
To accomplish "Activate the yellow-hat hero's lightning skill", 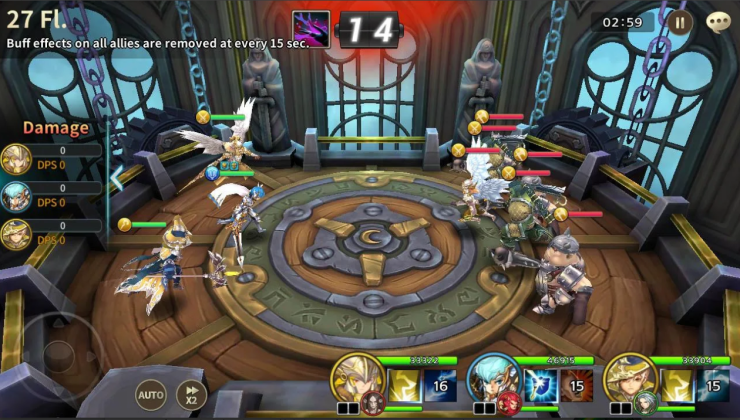I will click(x=677, y=385).
